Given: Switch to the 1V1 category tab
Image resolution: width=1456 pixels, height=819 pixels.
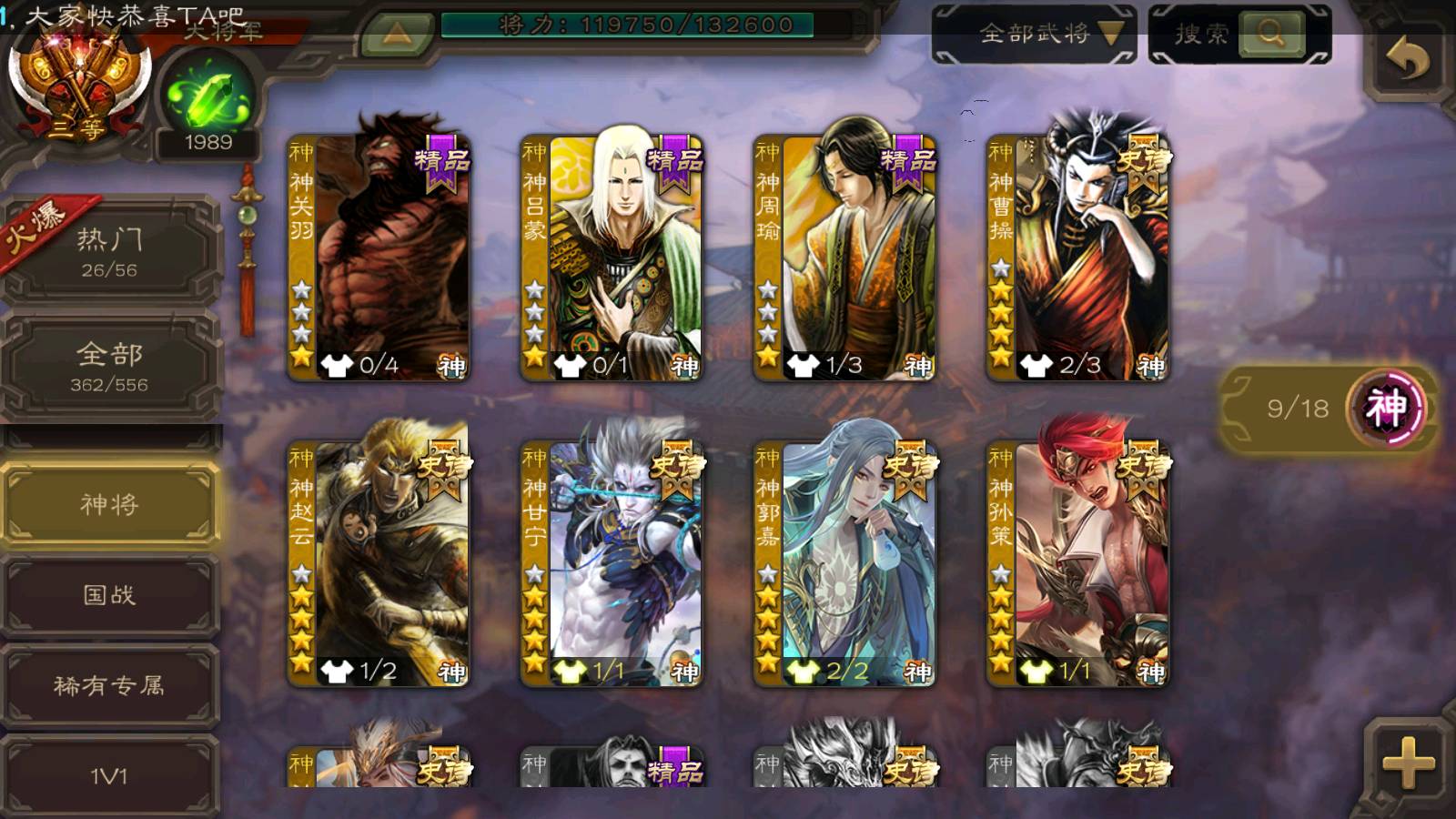Looking at the screenshot, I should [109, 775].
